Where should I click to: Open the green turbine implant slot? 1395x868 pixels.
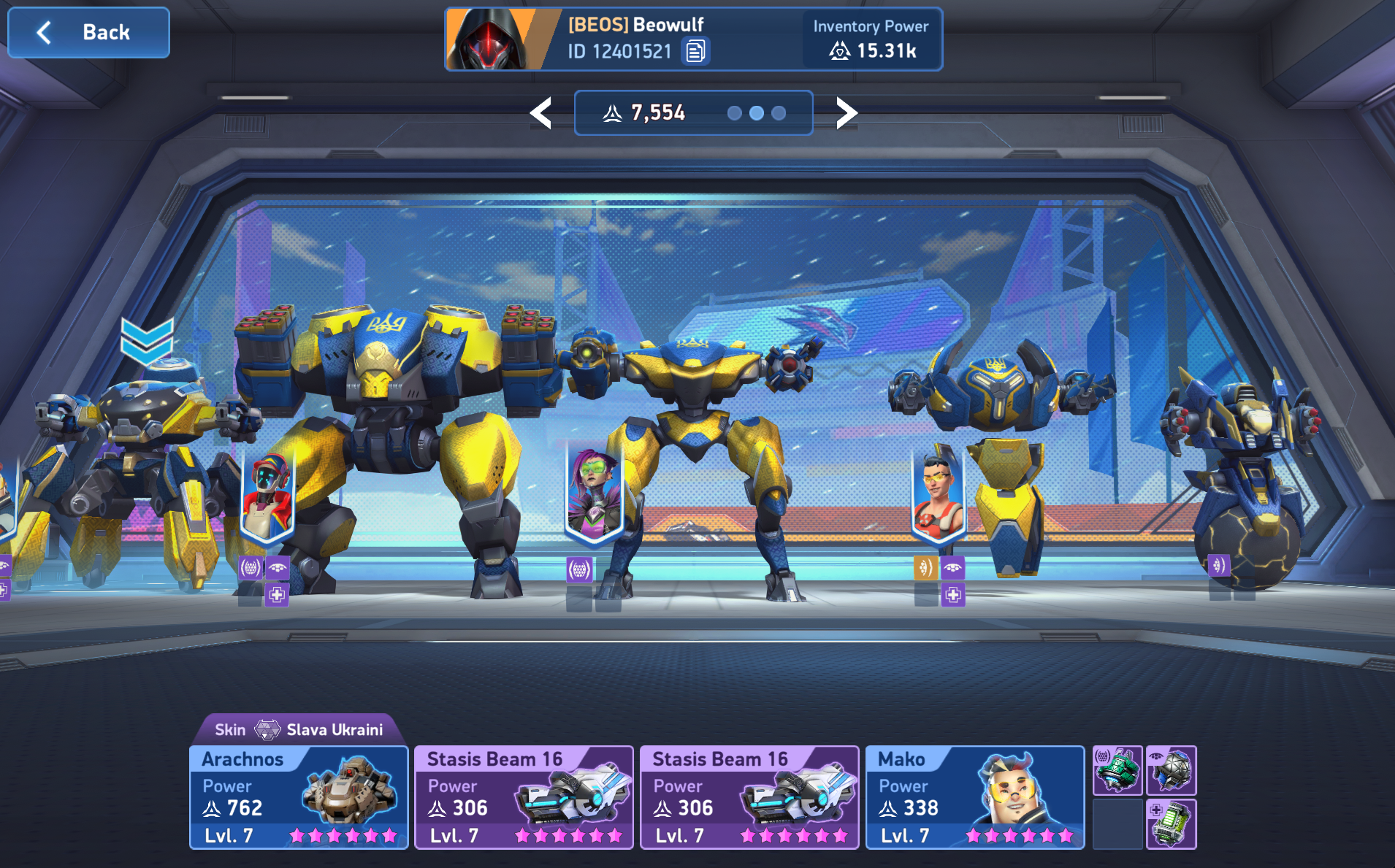tap(1117, 771)
